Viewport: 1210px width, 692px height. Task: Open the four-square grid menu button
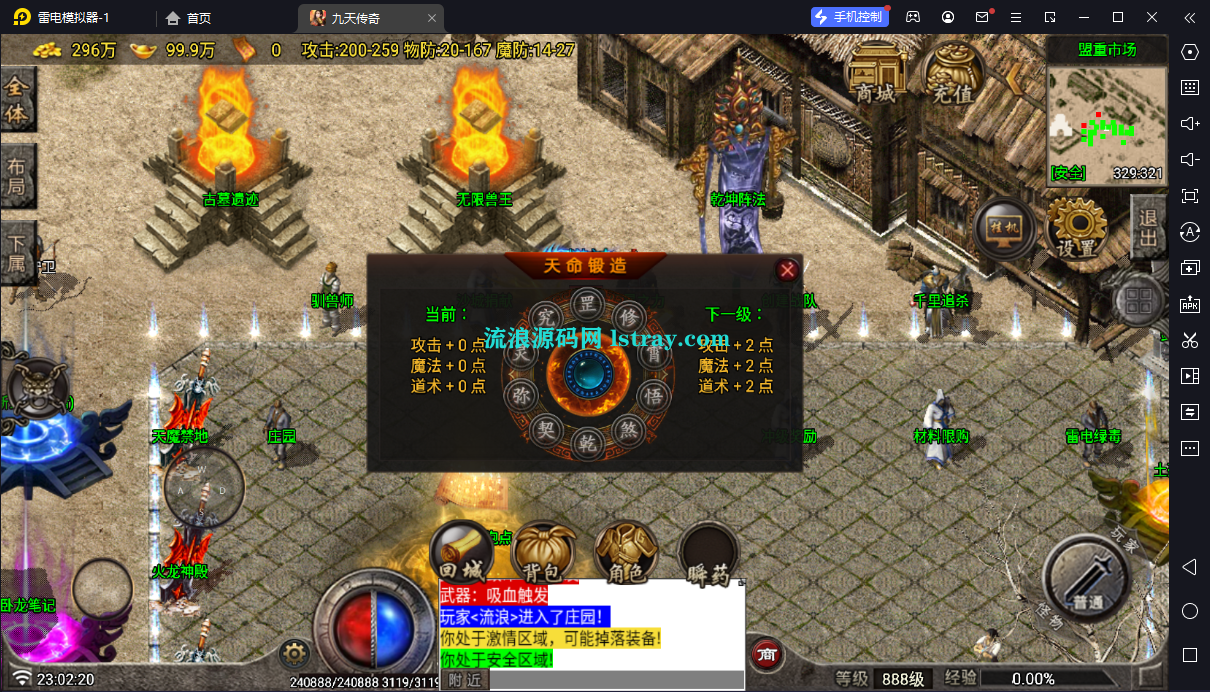pyautogui.click(x=1139, y=301)
